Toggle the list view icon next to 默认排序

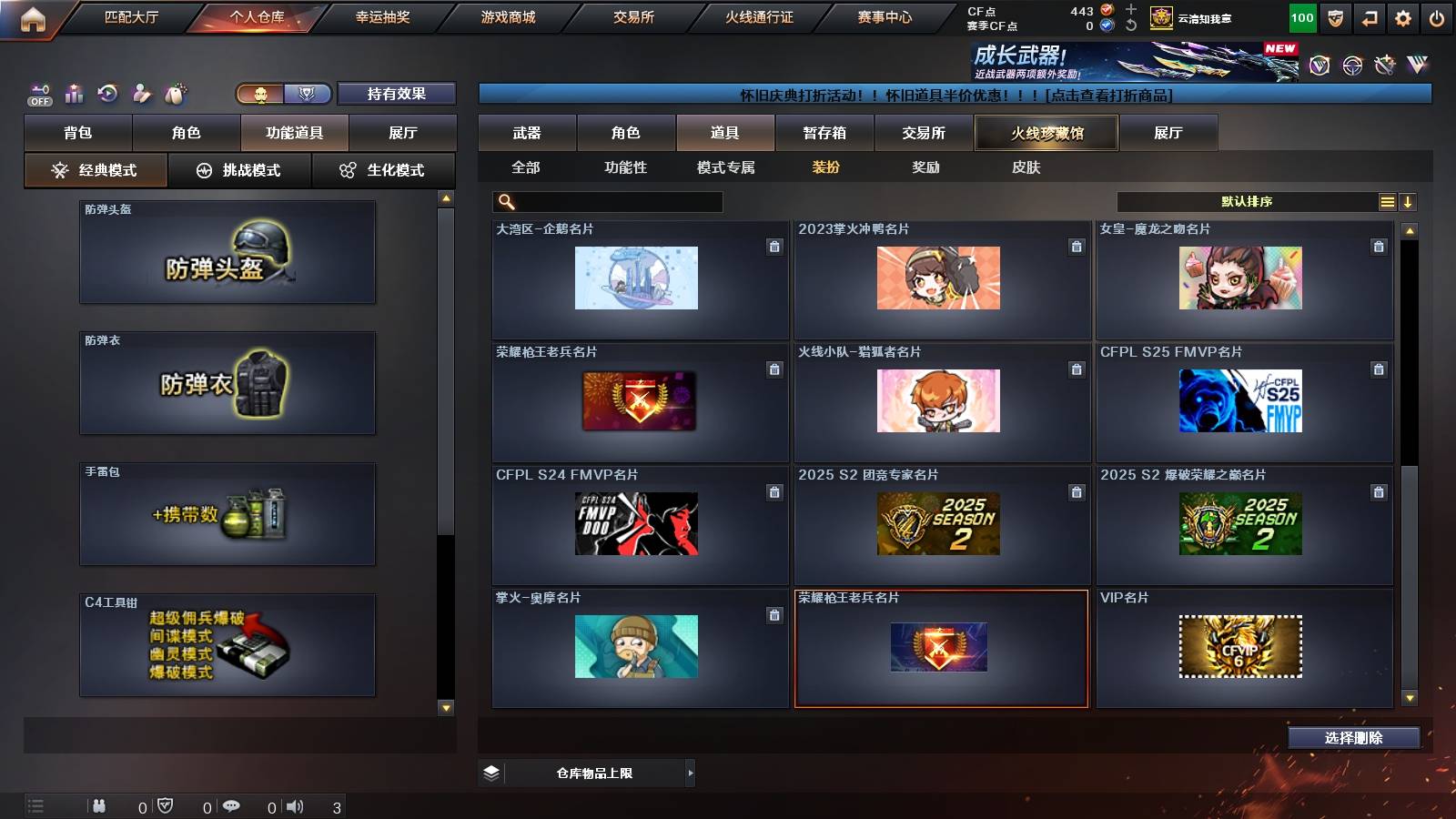1387,200
